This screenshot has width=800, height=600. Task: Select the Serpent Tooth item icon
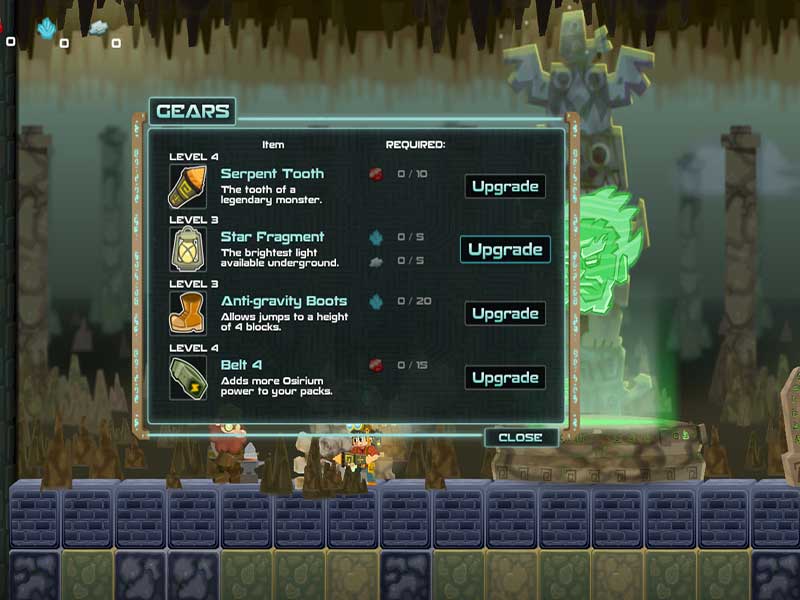click(188, 186)
